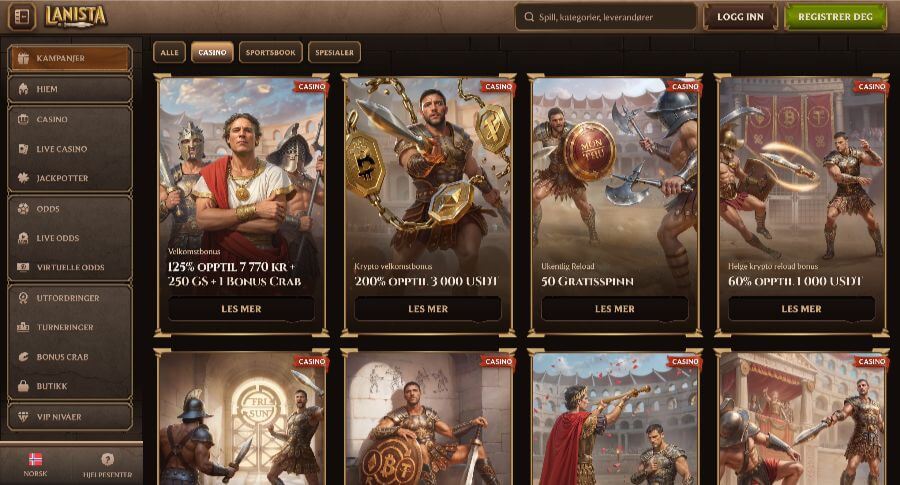
Task: Go to Hjem in sidebar
Action: point(69,89)
